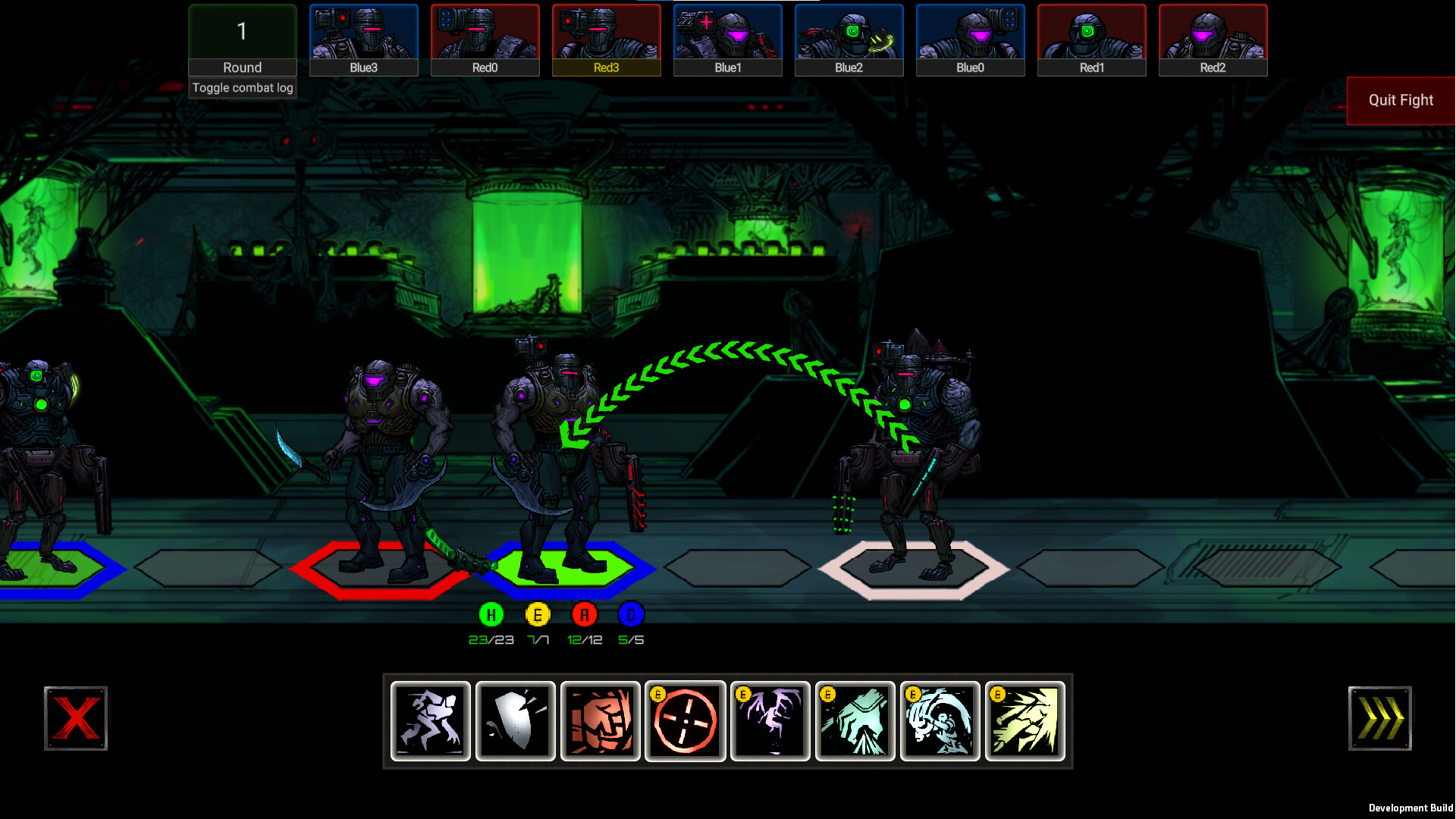
Task: Select the yellow slash attack ability
Action: [1025, 720]
